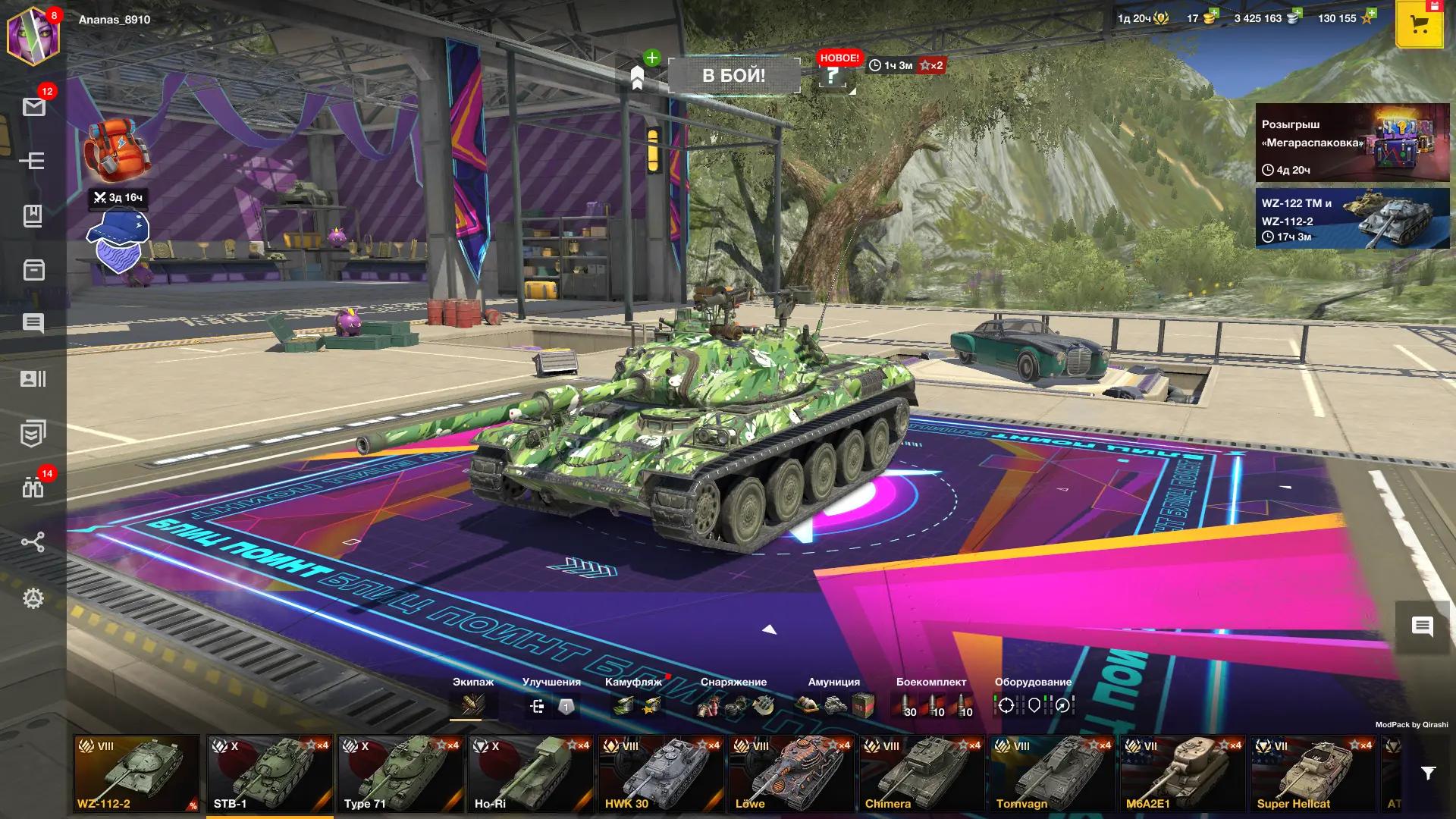Open the chat speech bubble on the right
Screen dimensions: 1456x819
[x=1422, y=626]
